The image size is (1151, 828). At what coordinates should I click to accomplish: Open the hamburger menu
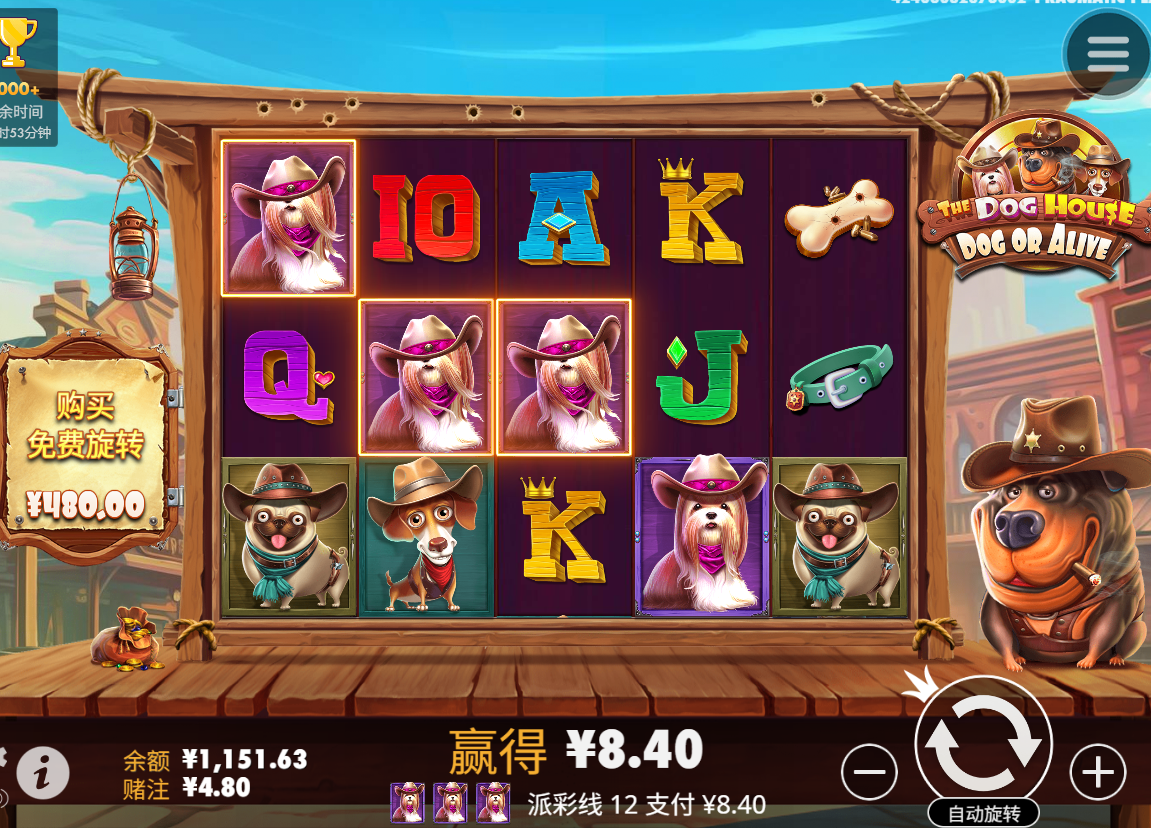click(1106, 54)
